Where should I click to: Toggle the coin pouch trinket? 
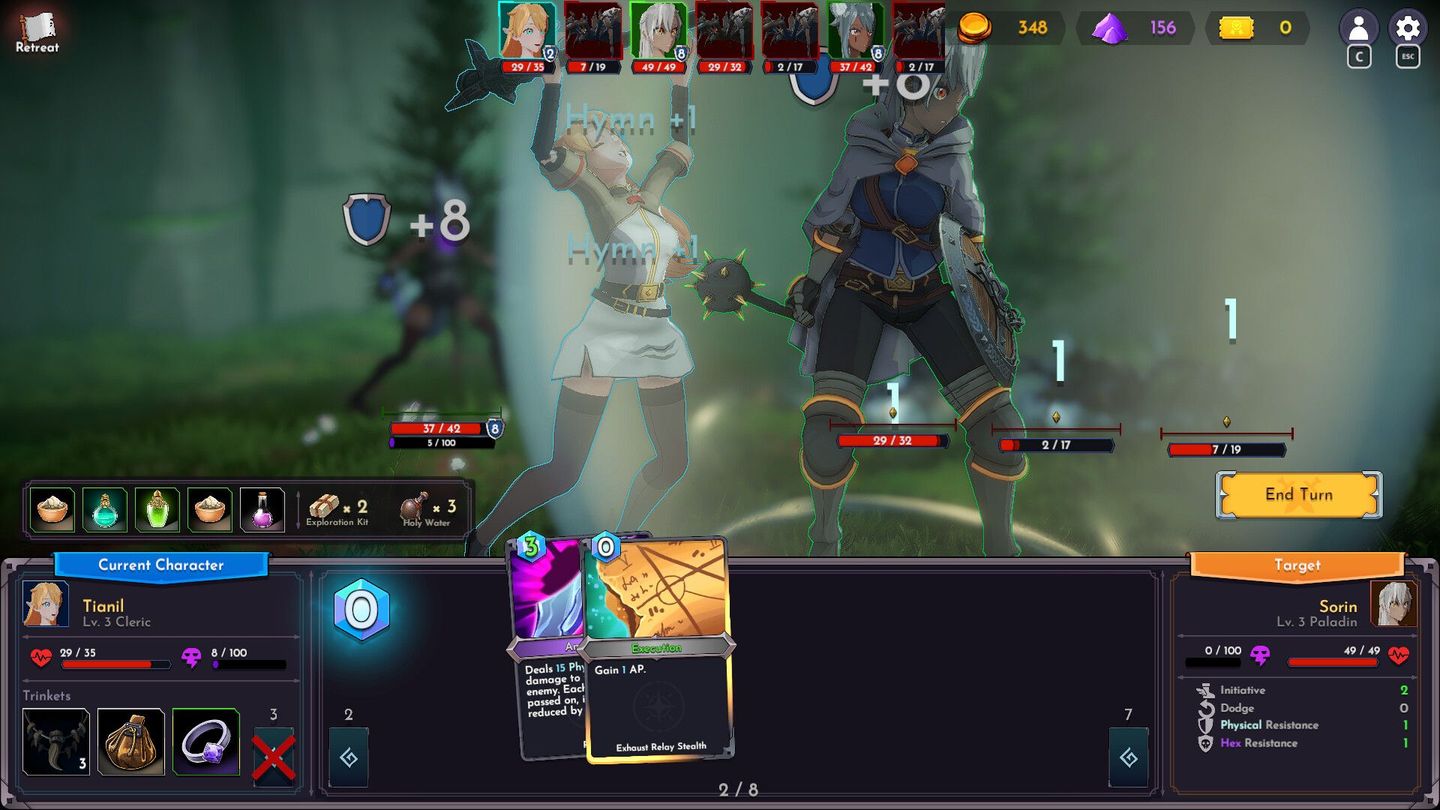(130, 741)
